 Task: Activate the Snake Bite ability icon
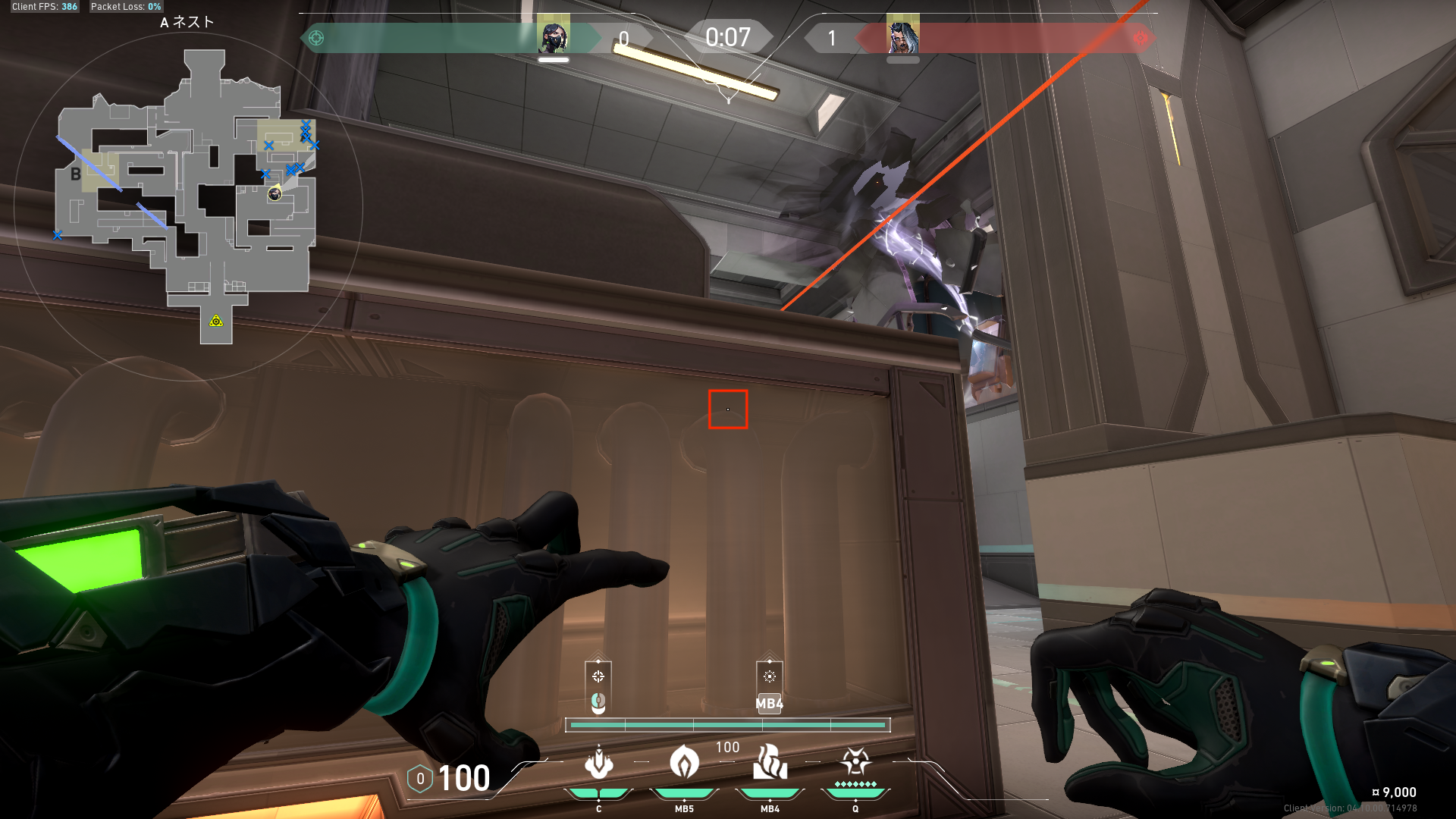point(598,764)
